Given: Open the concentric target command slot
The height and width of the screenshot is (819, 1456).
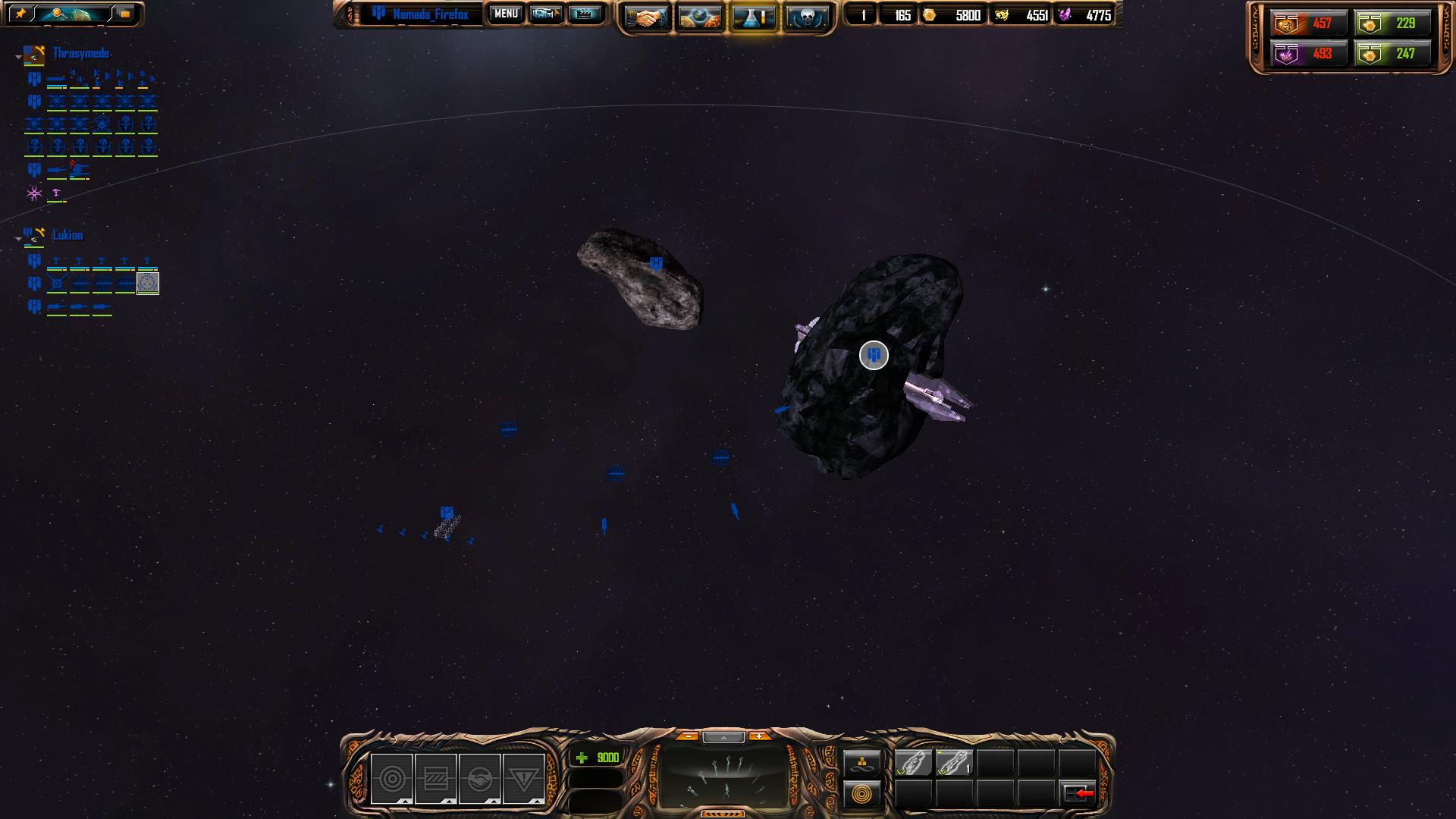Looking at the screenshot, I should point(392,779).
